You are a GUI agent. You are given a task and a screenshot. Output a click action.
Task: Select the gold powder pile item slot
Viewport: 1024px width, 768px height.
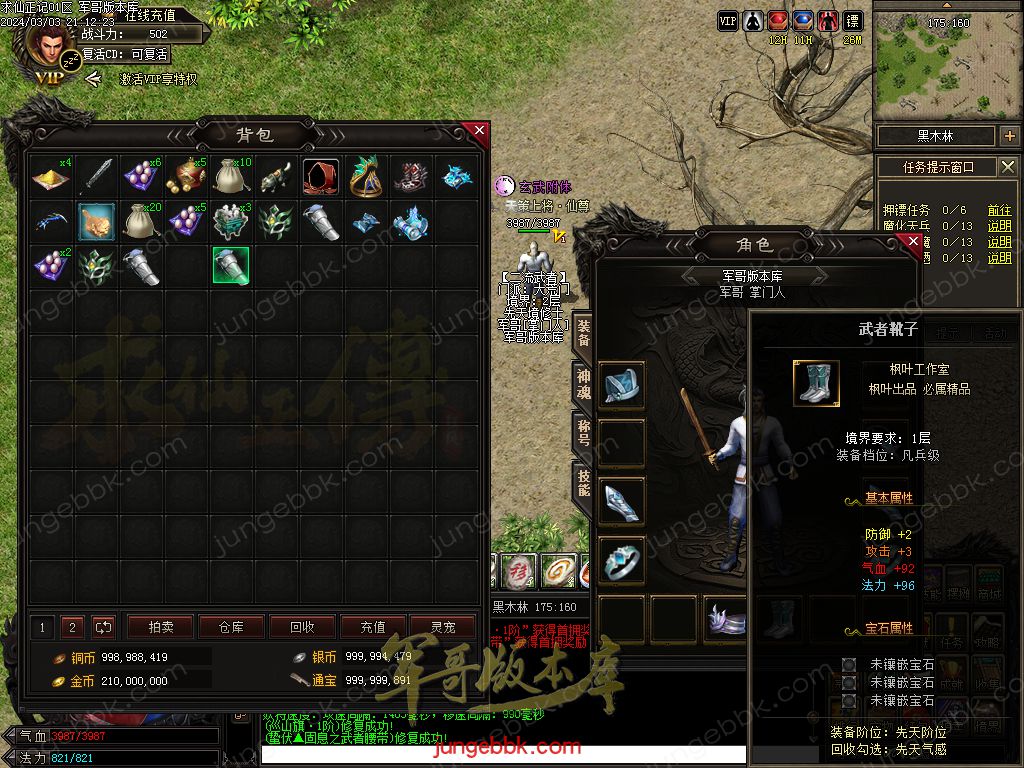point(47,176)
